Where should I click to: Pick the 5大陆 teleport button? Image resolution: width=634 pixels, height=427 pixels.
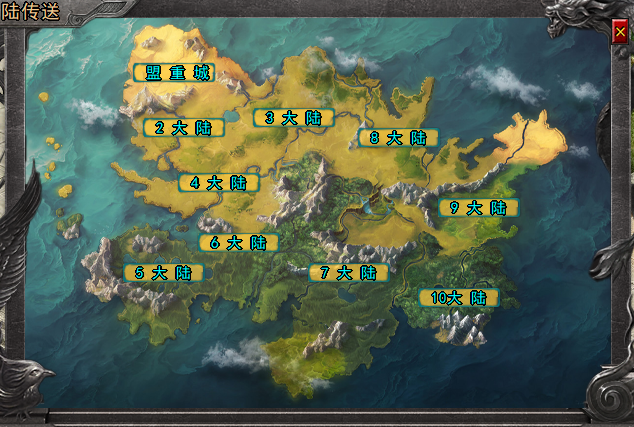coord(163,272)
